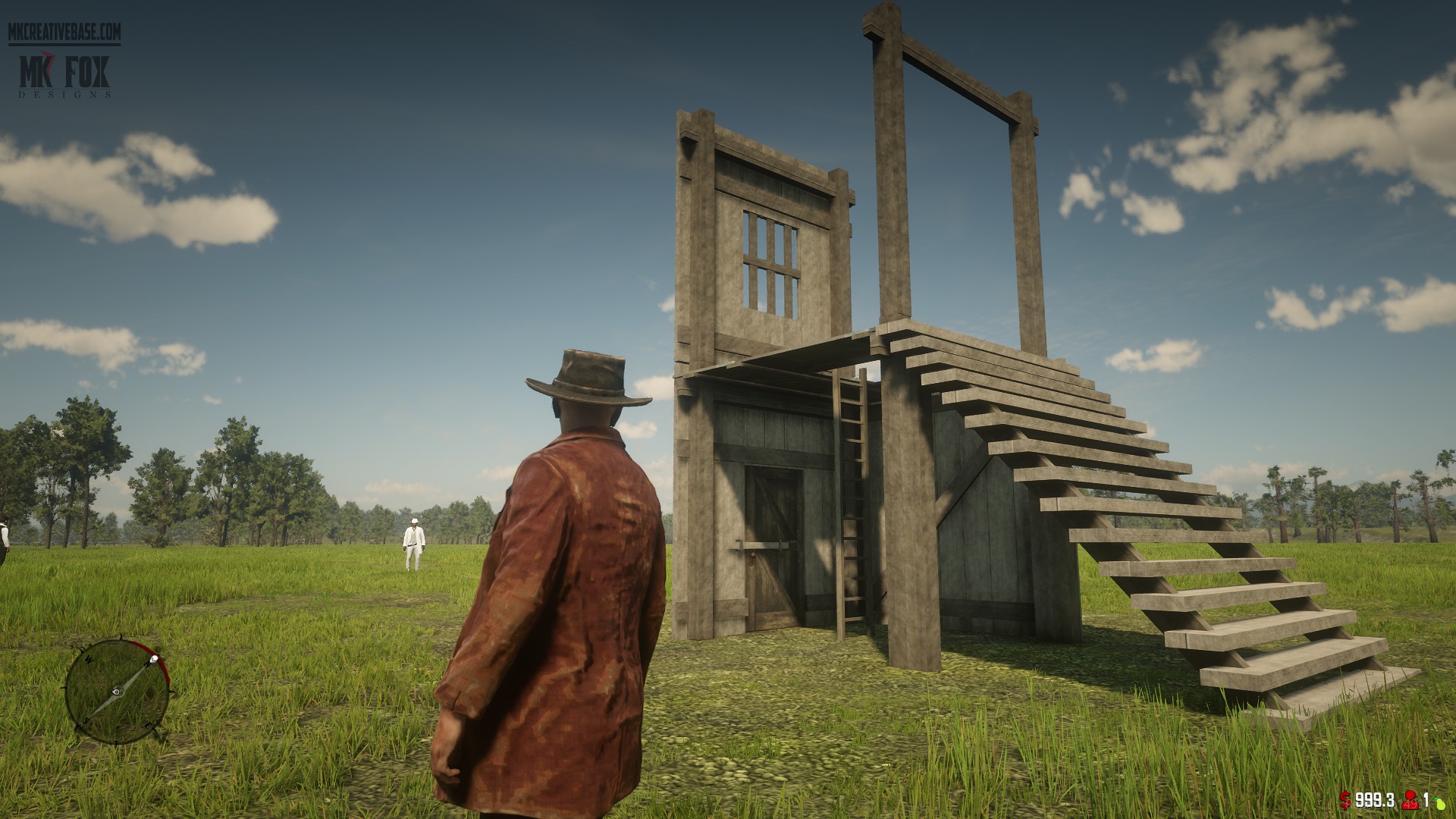Click the eye icon at the compass center

pyautogui.click(x=116, y=692)
